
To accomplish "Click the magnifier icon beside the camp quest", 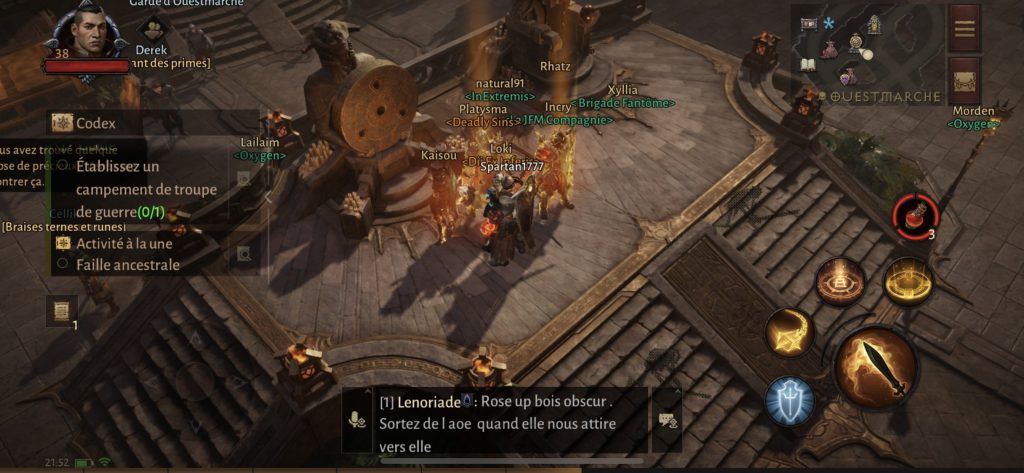I will [x=244, y=179].
